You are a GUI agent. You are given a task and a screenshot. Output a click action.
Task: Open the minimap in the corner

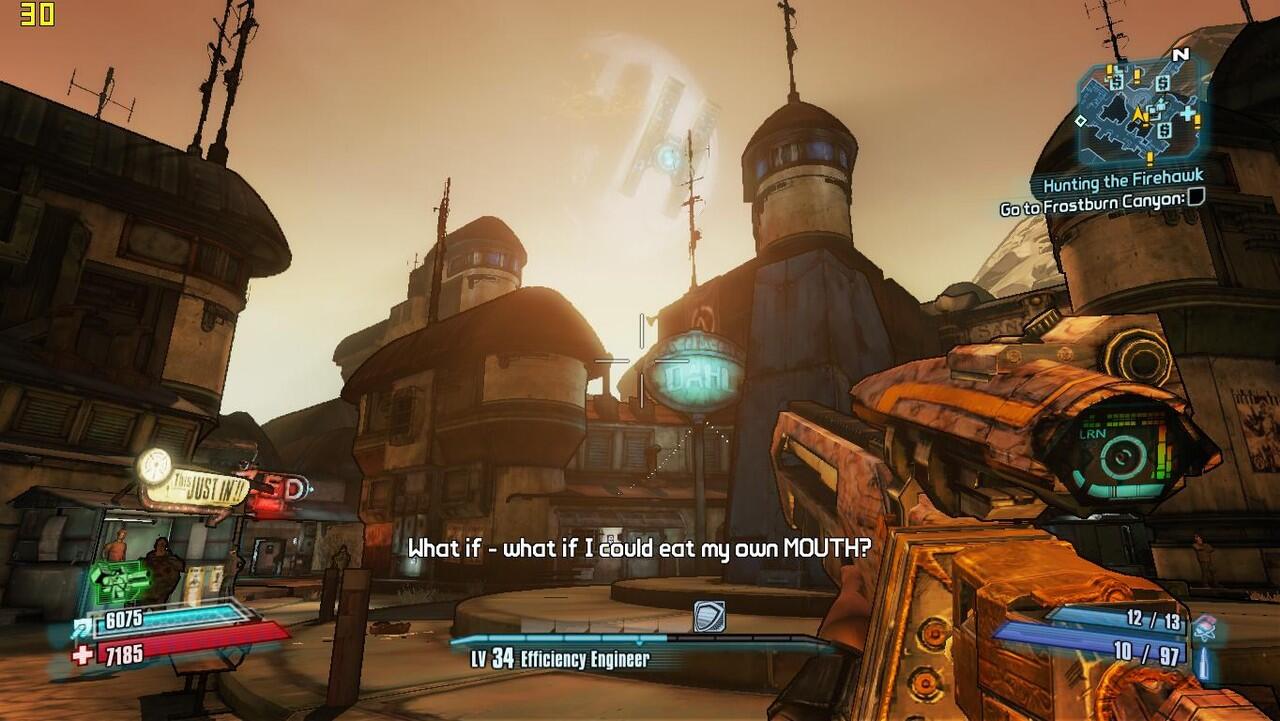pyautogui.click(x=1142, y=112)
